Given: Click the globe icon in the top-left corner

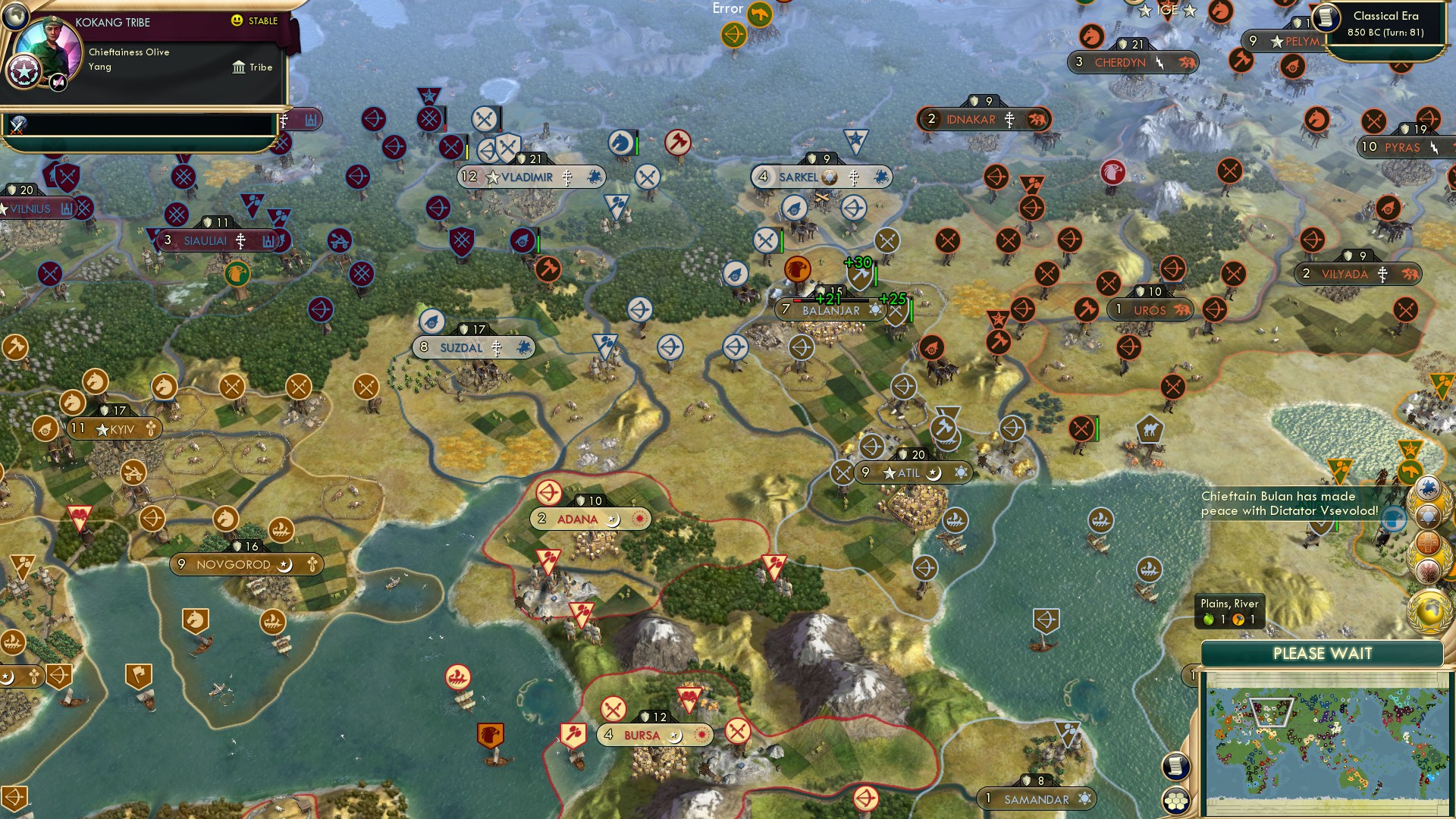Looking at the screenshot, I should [x=14, y=17].
